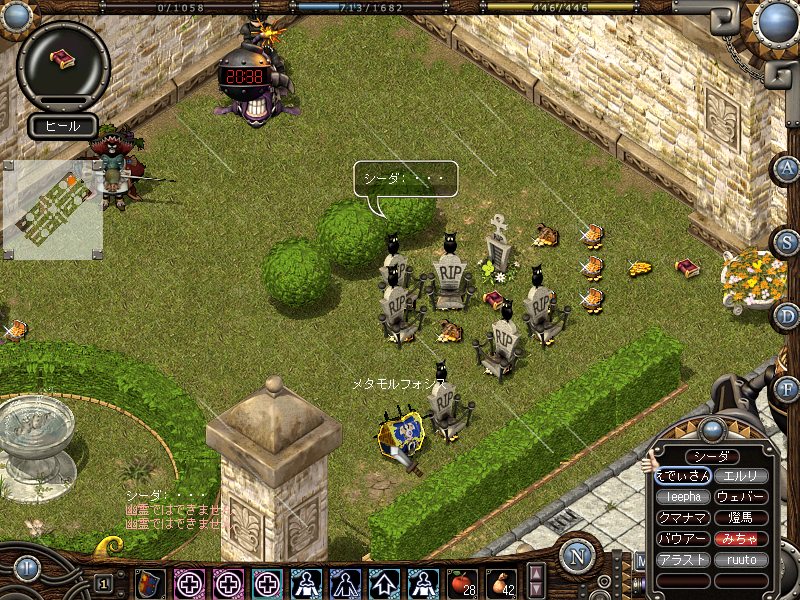The image size is (800, 600).
Task: Click the ヒール skill book orb
Action: click(63, 60)
